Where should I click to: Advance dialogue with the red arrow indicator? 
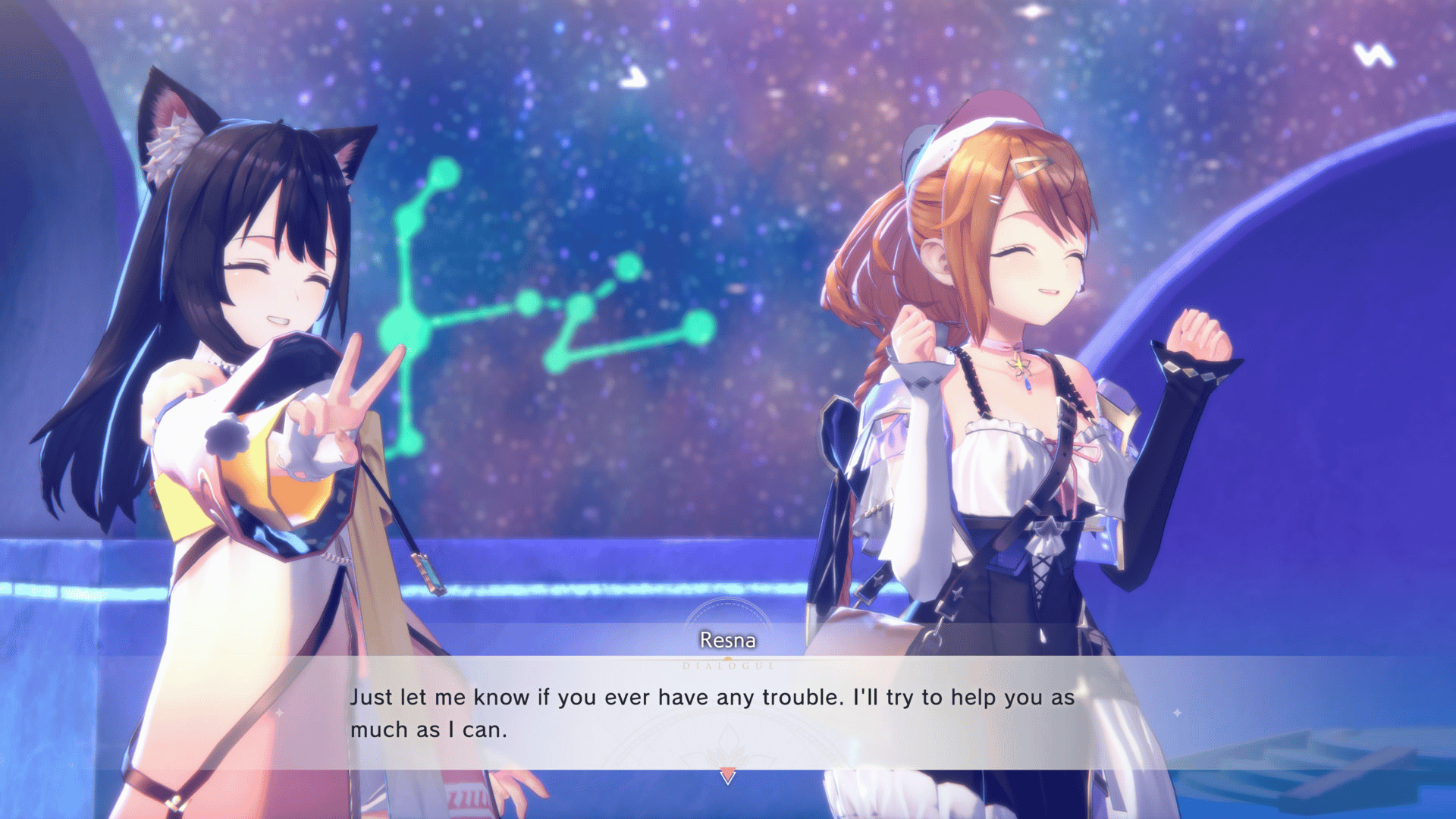(728, 776)
